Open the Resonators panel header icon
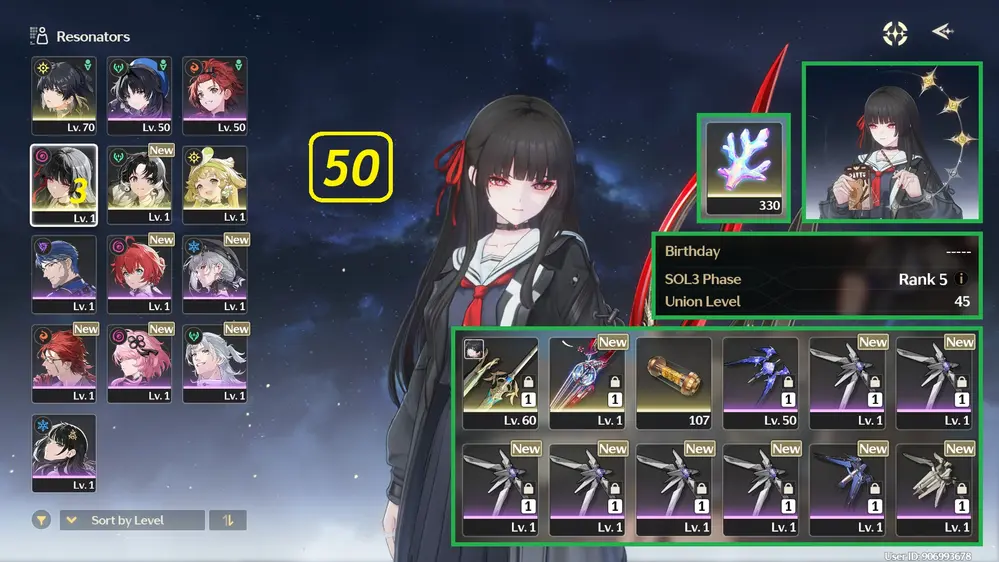This screenshot has width=999, height=562. click(x=40, y=36)
